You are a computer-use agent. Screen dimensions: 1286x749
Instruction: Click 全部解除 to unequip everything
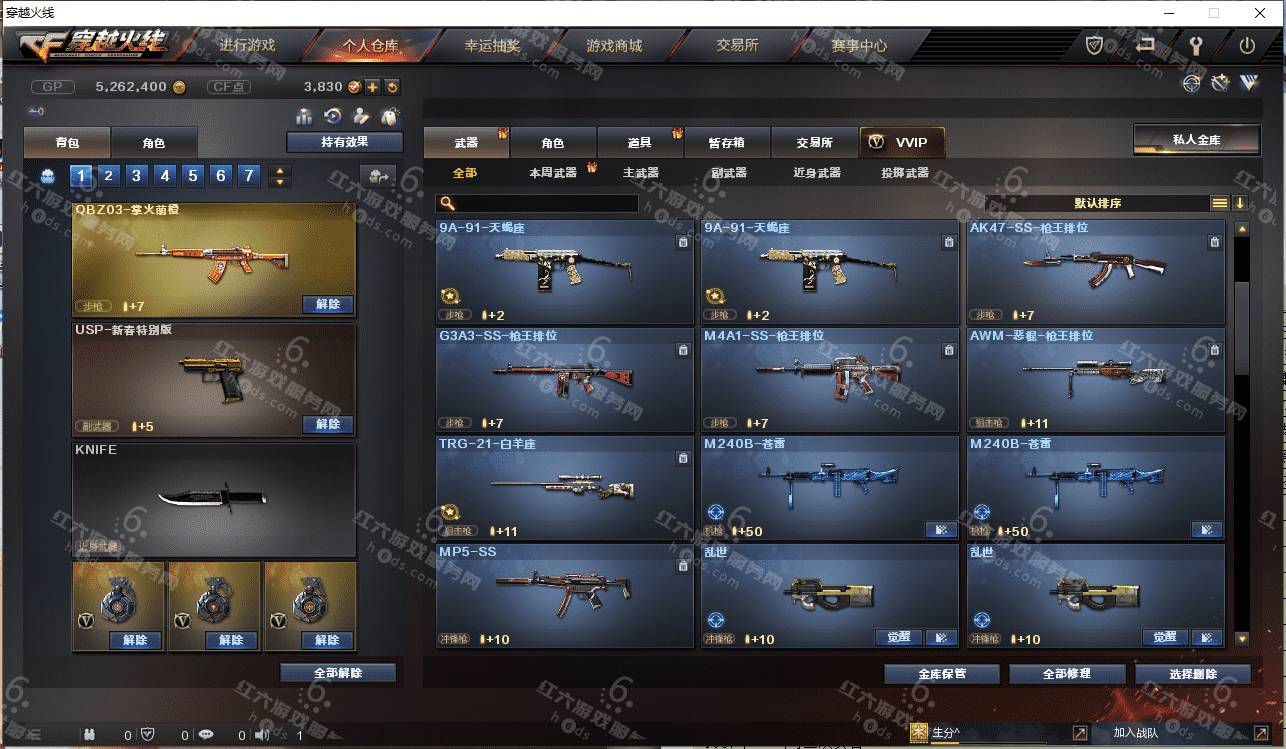pos(337,673)
